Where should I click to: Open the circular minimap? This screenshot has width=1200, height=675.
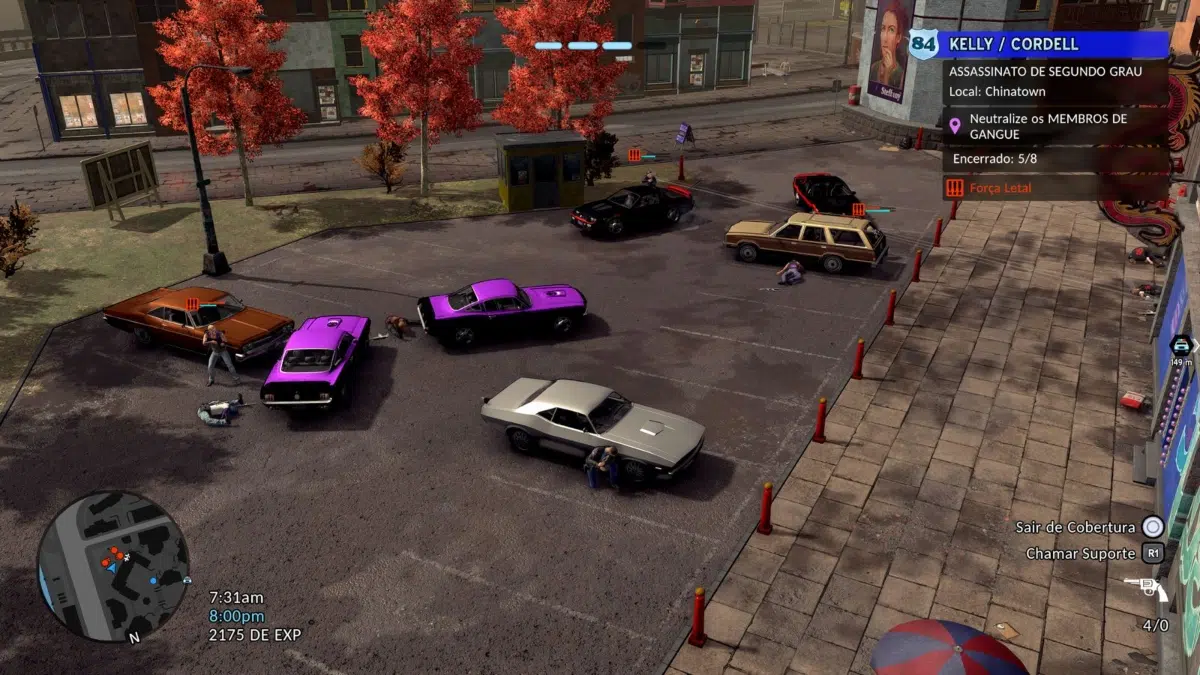[113, 566]
